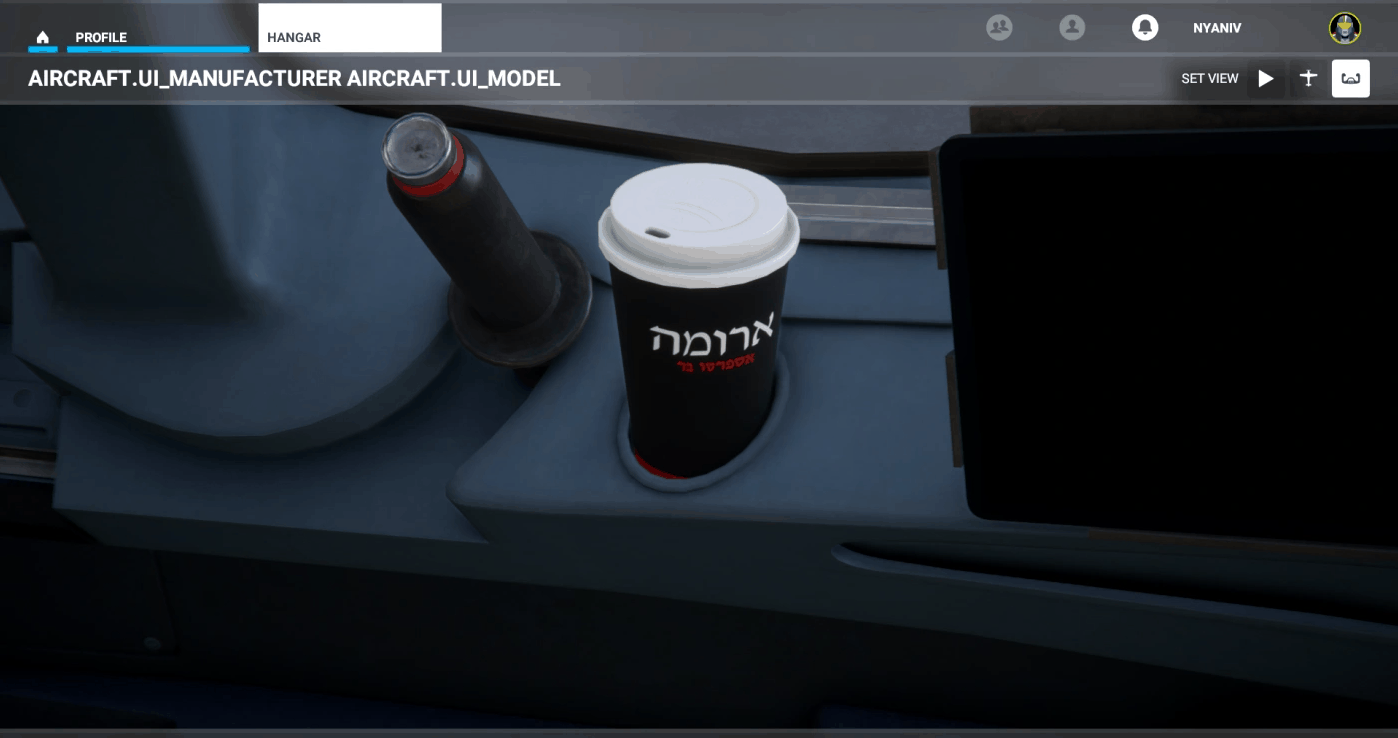Click the blue progress bar under PROFILE
The height and width of the screenshot is (738, 1398).
[157, 47]
